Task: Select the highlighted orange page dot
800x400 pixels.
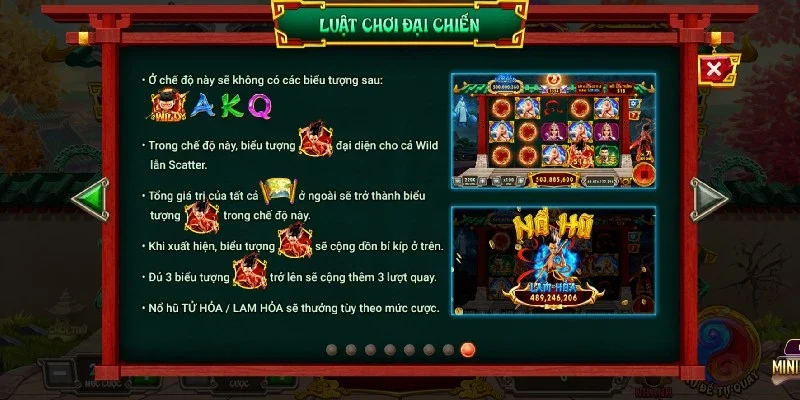Action: [467, 349]
